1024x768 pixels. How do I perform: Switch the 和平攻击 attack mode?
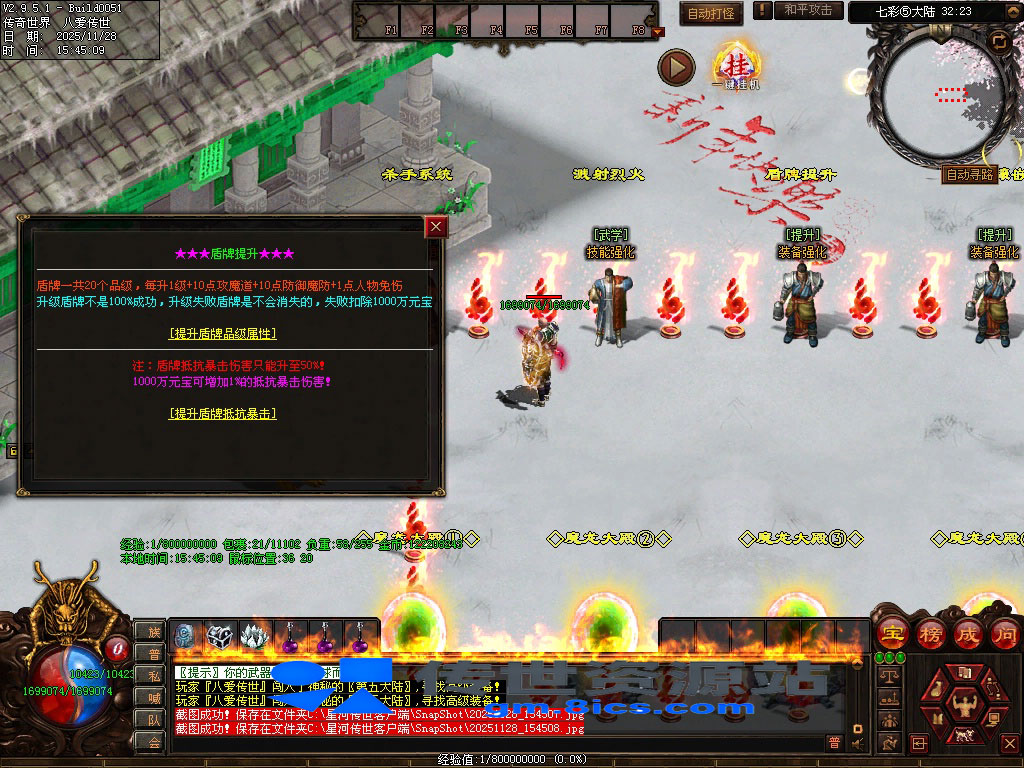click(807, 10)
